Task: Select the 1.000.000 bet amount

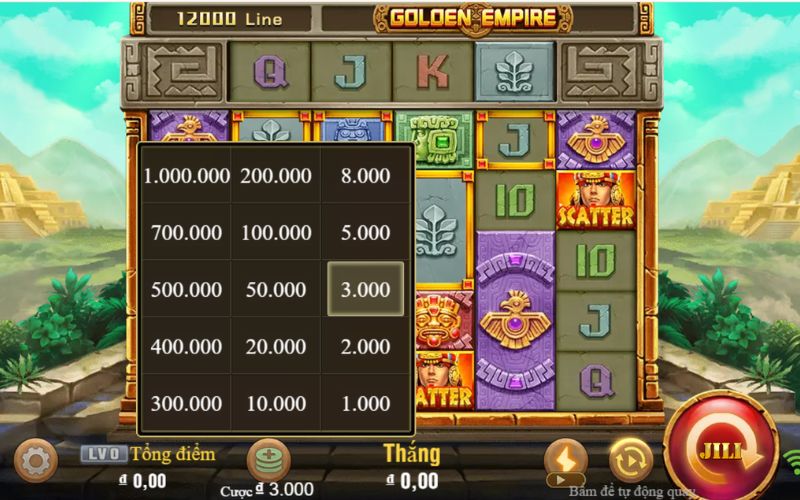Action: pos(186,176)
